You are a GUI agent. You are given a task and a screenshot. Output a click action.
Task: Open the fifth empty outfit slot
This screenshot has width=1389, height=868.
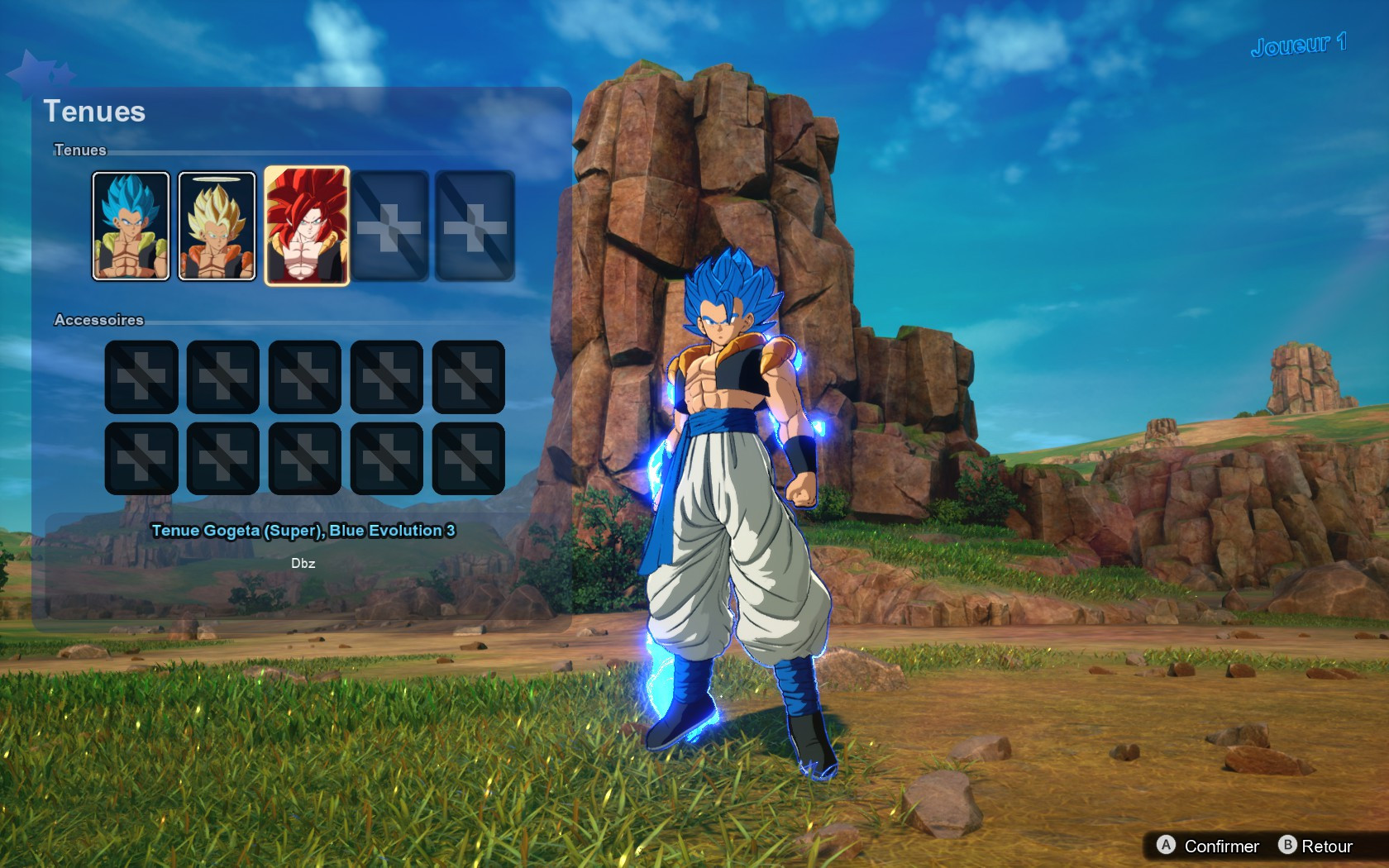coord(474,225)
